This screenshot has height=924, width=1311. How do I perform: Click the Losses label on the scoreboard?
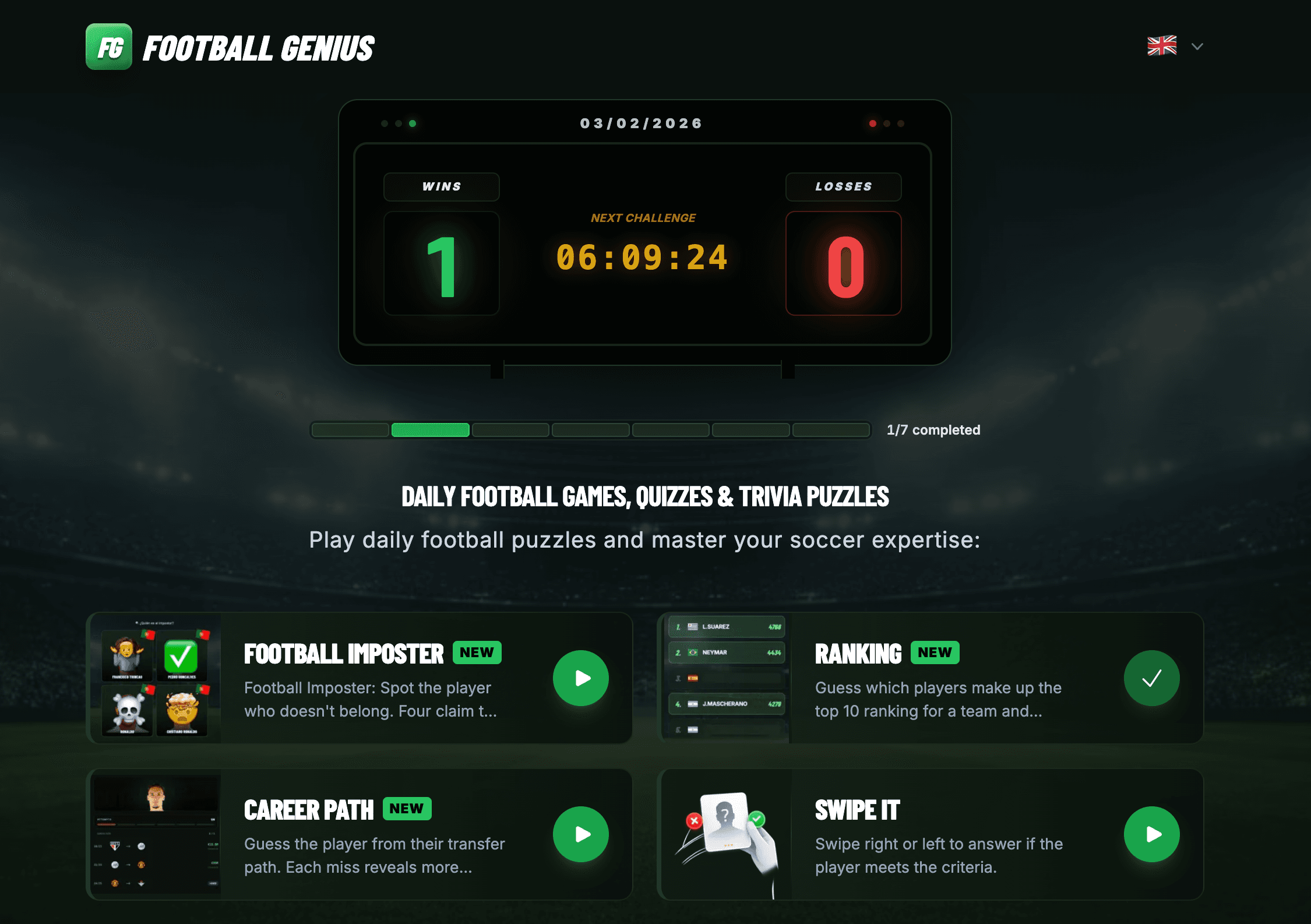(x=843, y=186)
